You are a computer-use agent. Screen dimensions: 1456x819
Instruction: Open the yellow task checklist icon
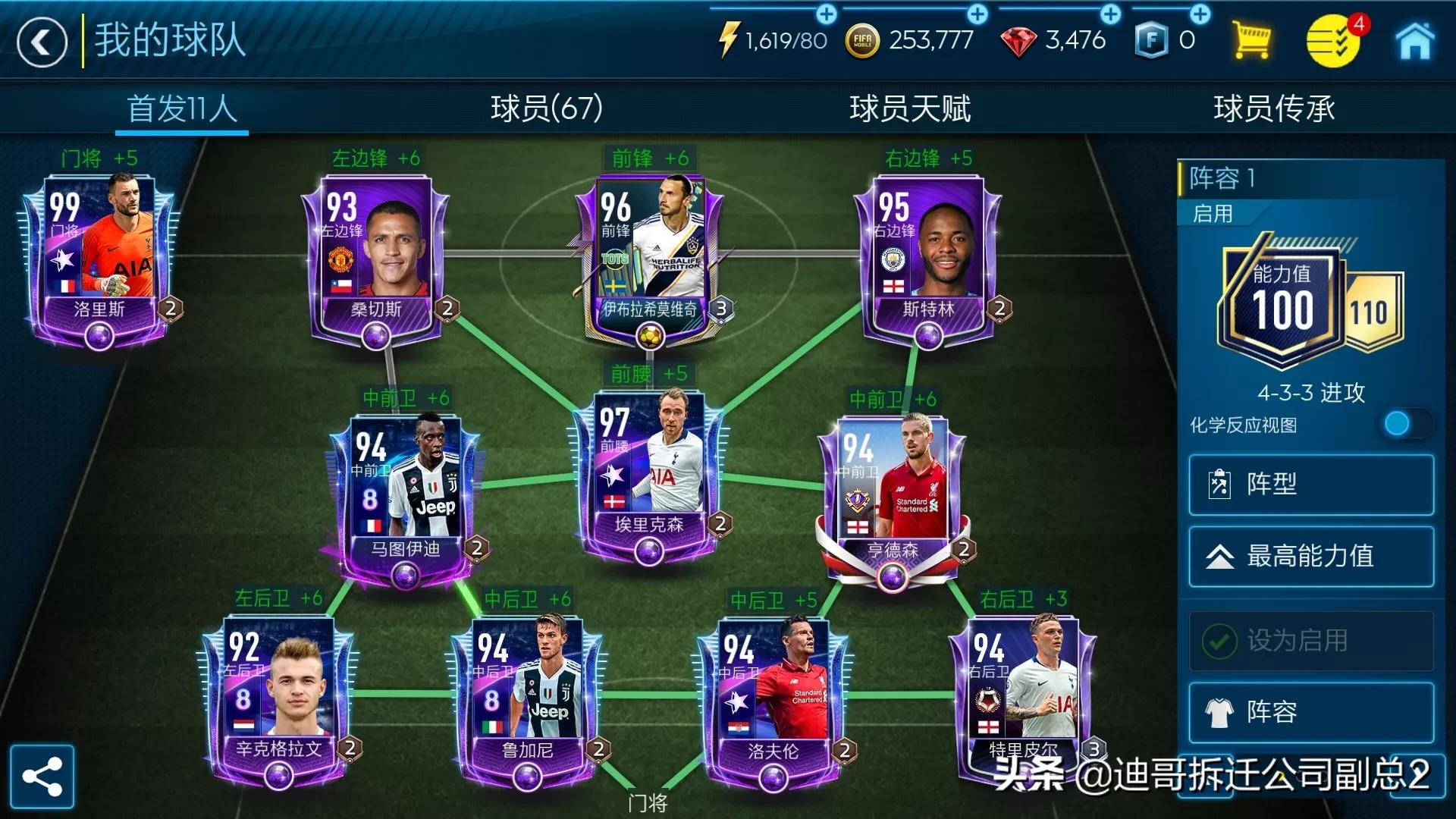pyautogui.click(x=1332, y=42)
